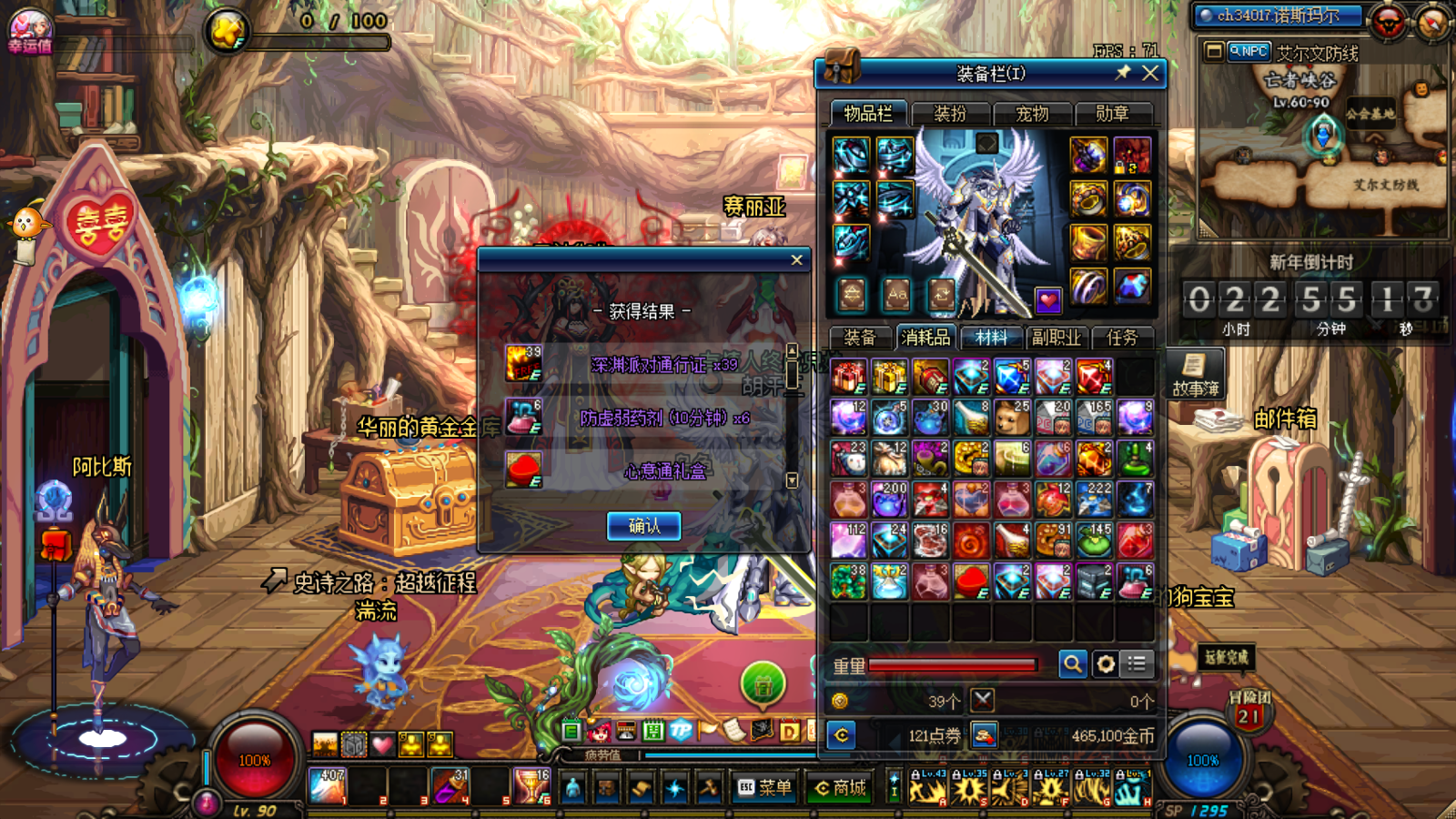Select the red gift box consumable slot
This screenshot has width=1456, height=819.
click(849, 376)
